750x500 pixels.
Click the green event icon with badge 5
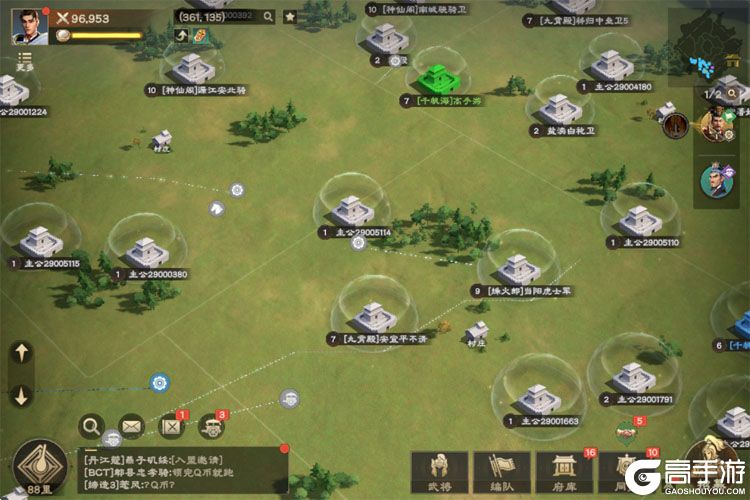tap(628, 428)
